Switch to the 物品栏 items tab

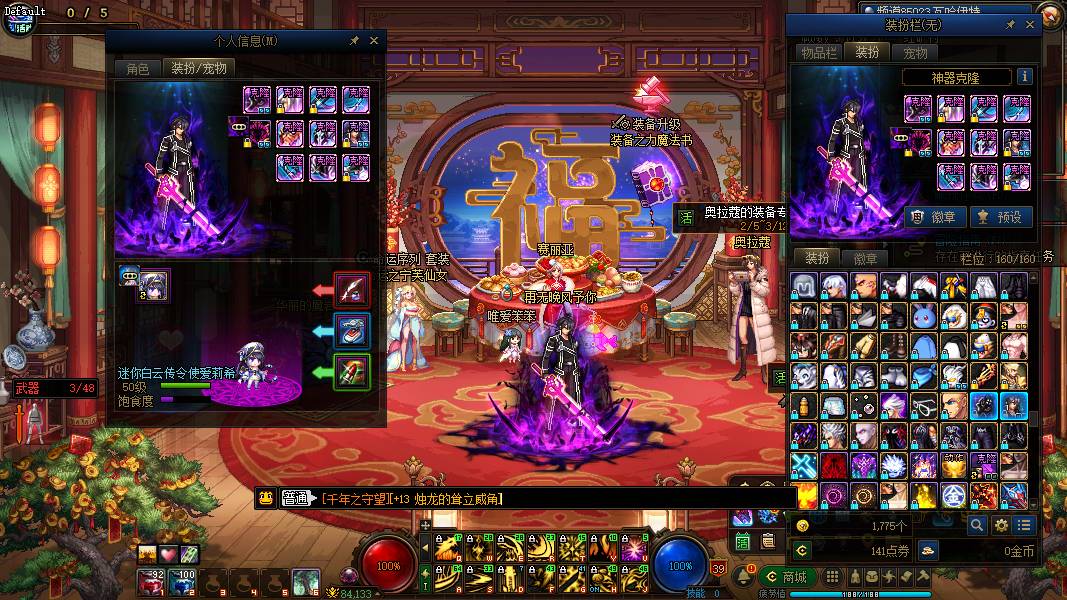click(x=818, y=52)
